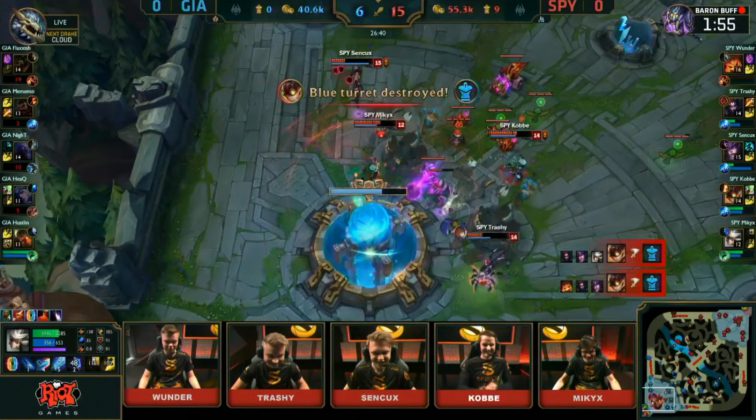Select GIA Memento's scoreboard portrait
The image size is (756, 420).
tap(22, 106)
